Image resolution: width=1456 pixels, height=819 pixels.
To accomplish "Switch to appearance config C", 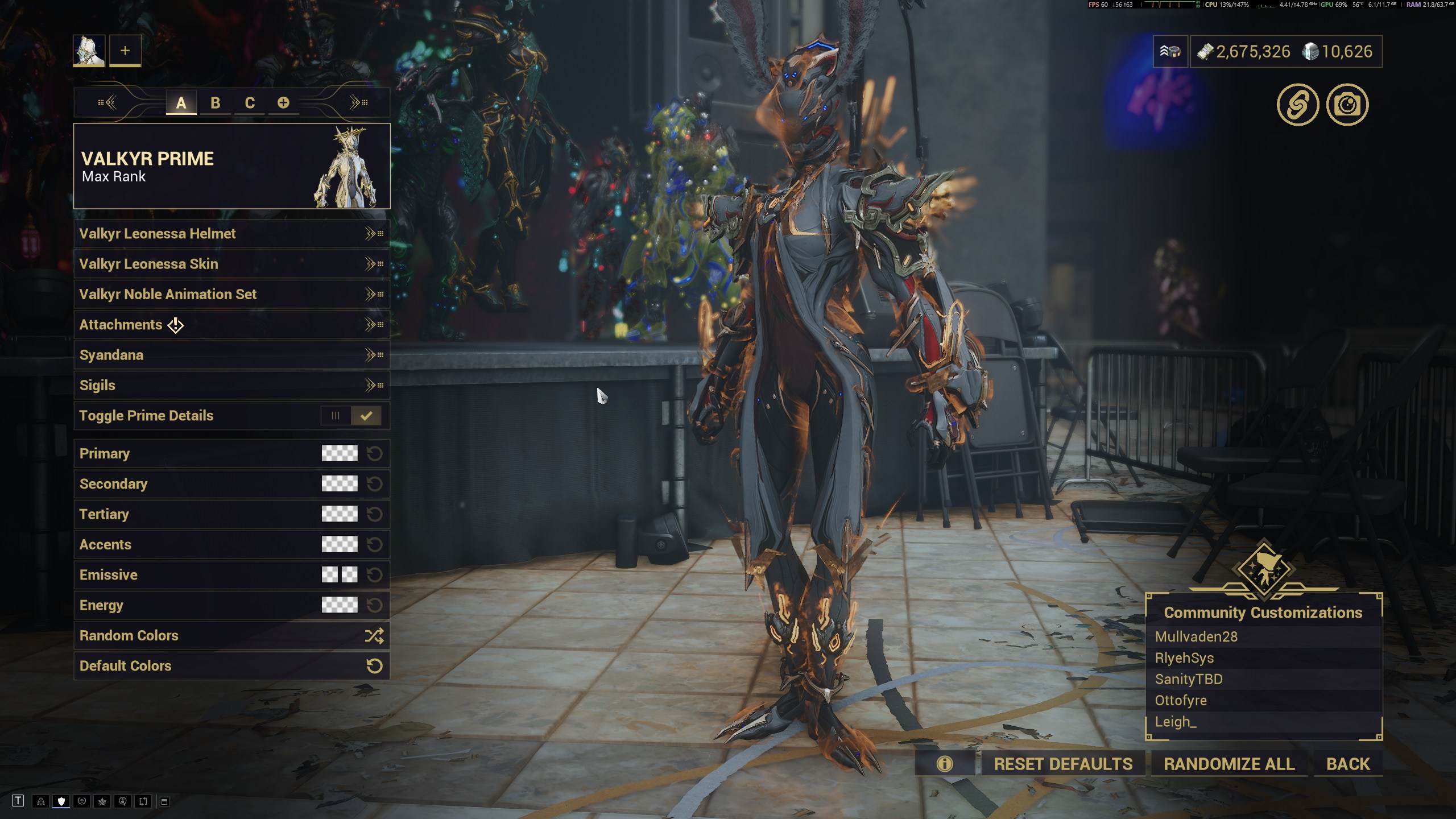I will pos(250,103).
